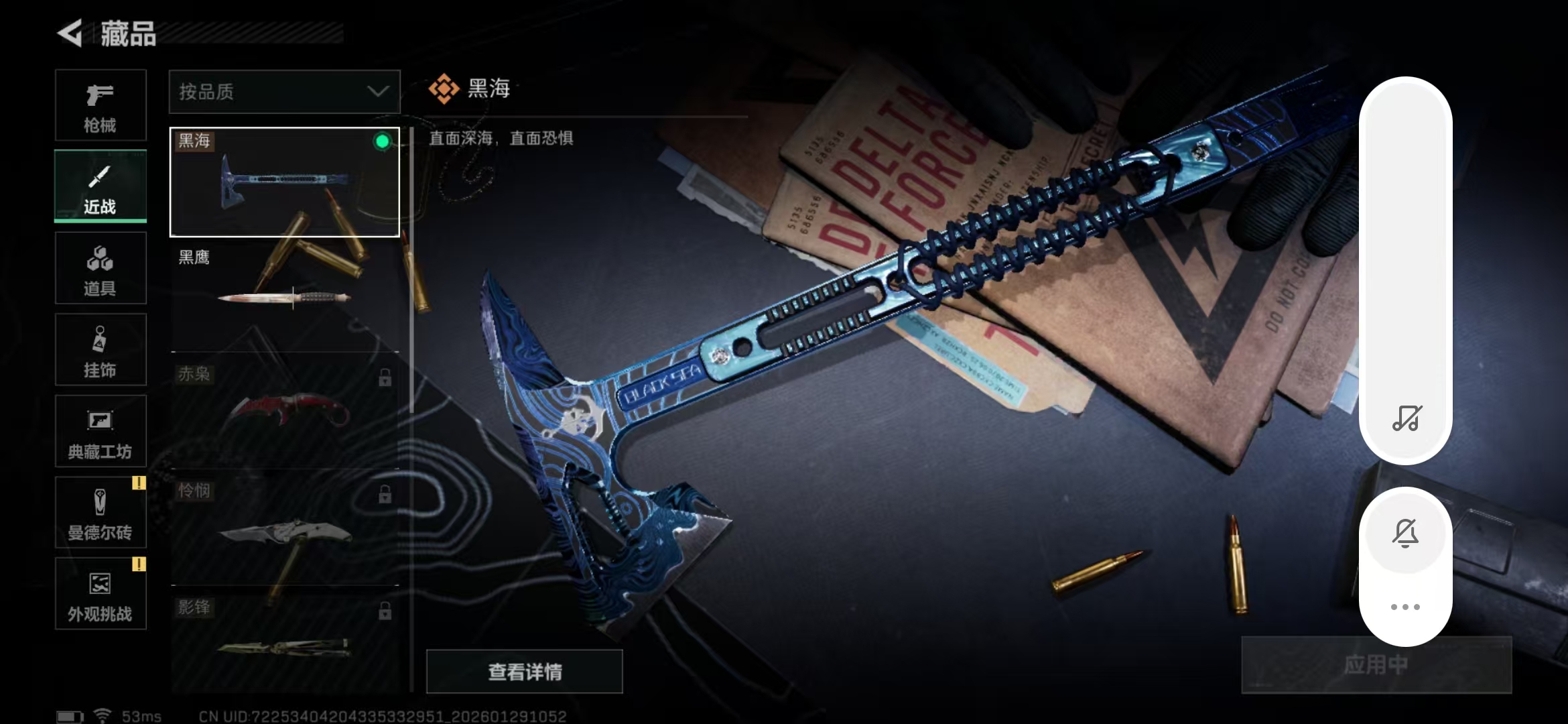Disable notifications via bell icon
1568x724 pixels.
[1406, 533]
